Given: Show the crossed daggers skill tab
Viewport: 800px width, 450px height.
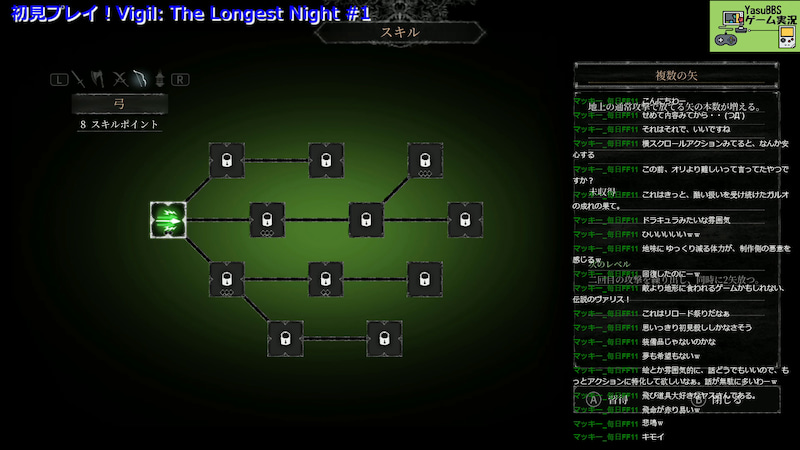Looking at the screenshot, I should pos(120,77).
